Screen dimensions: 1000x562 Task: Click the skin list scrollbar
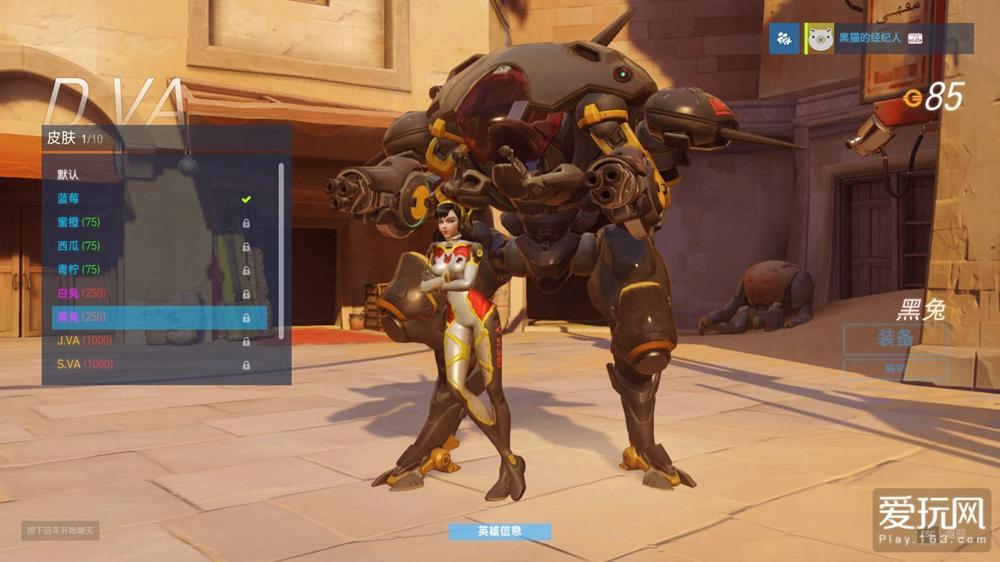click(x=281, y=250)
